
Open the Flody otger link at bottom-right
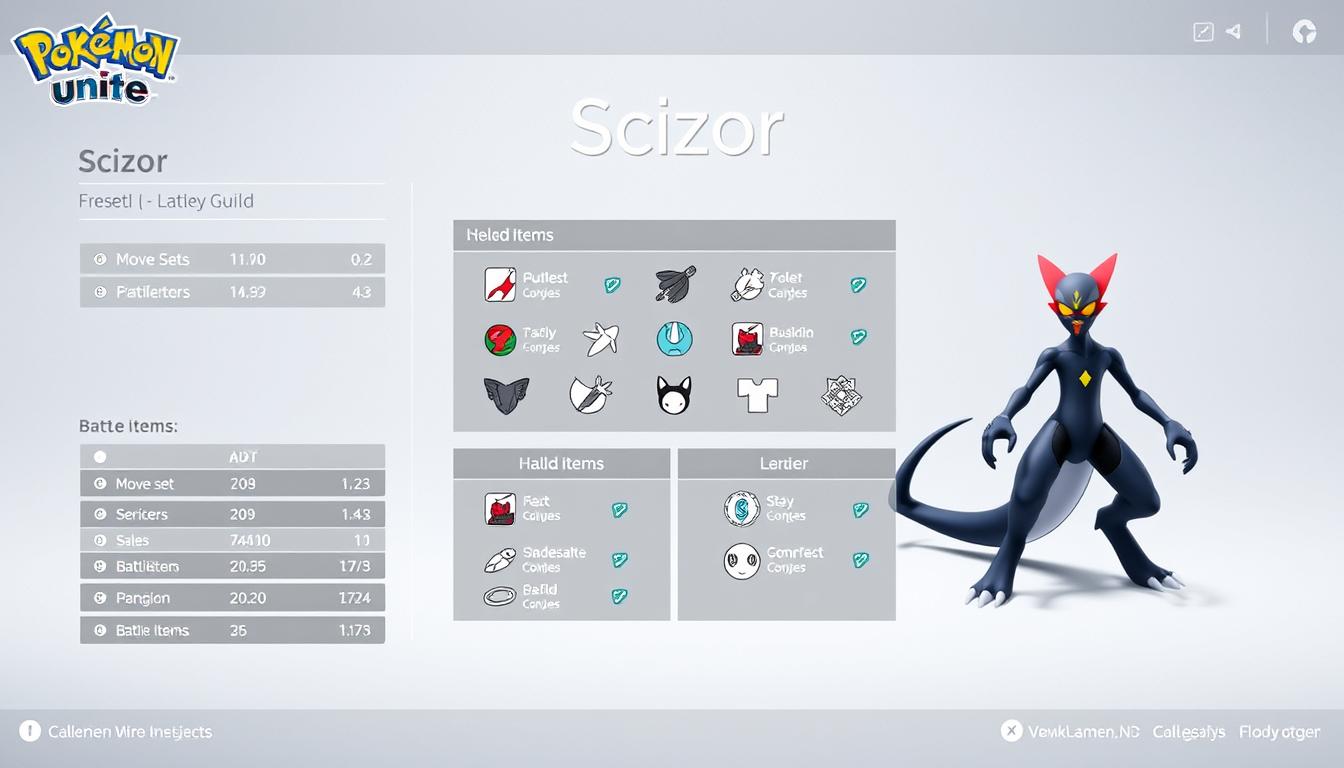[1279, 731]
